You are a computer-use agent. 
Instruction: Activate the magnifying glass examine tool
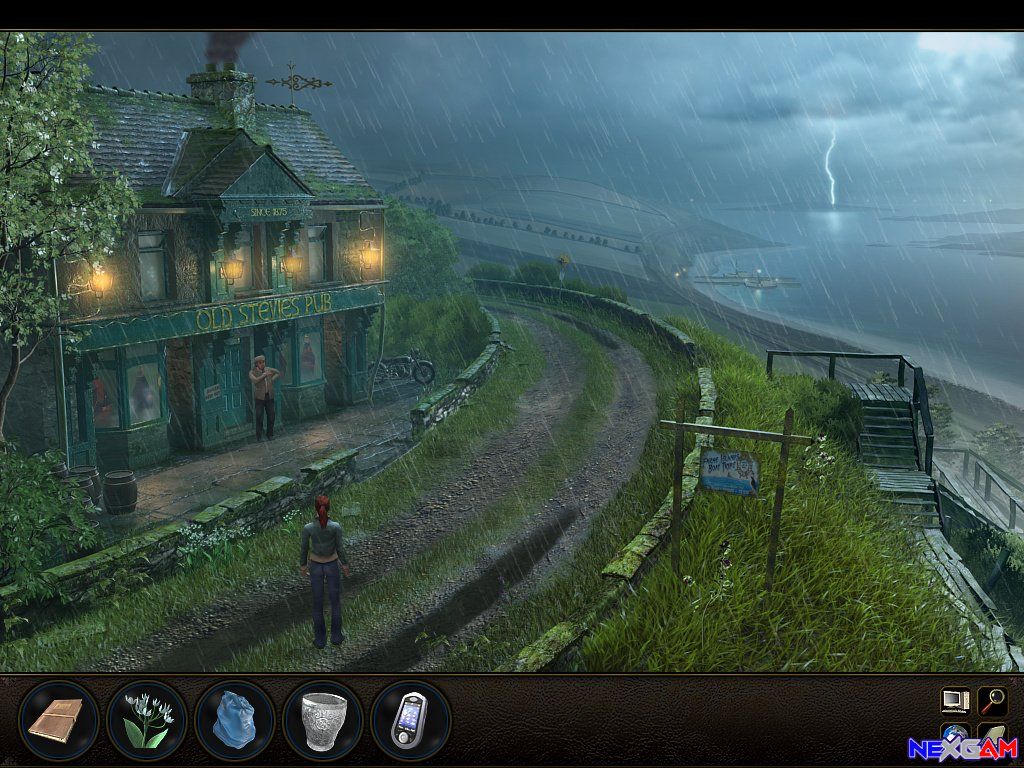[x=992, y=699]
